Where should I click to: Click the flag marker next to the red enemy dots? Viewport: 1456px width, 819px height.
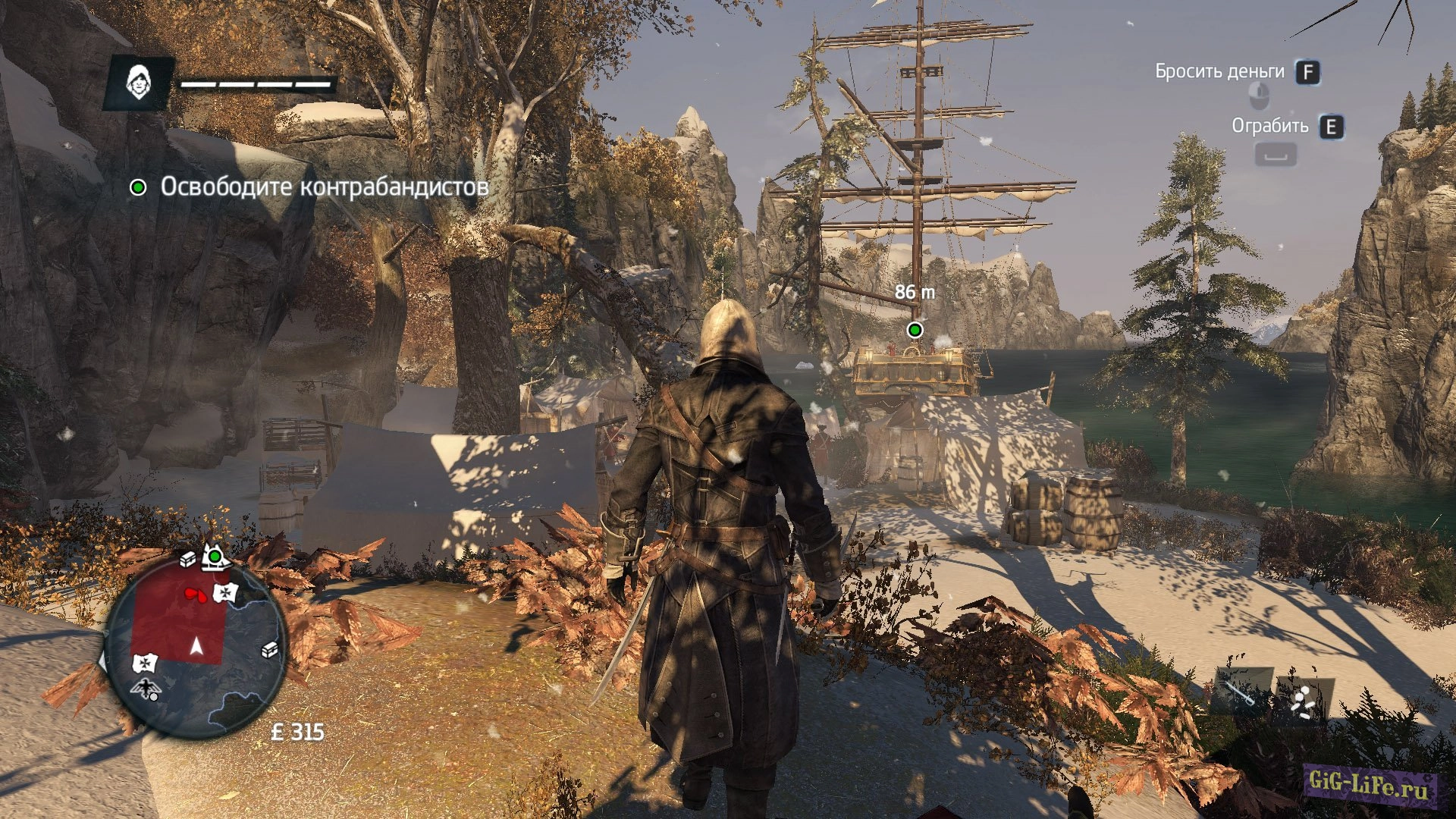click(x=226, y=592)
